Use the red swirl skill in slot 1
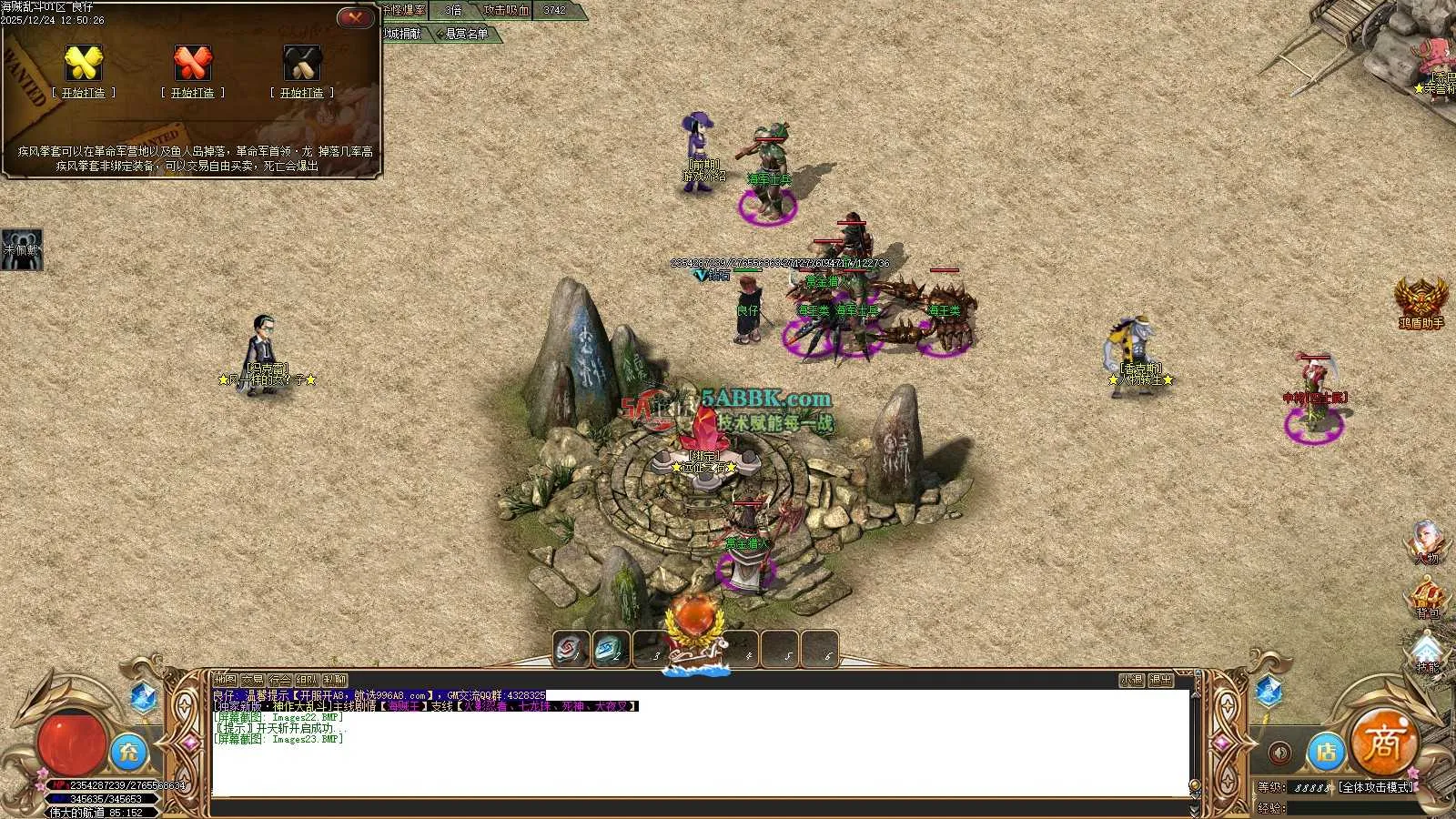The width and height of the screenshot is (1456, 819). click(x=571, y=649)
